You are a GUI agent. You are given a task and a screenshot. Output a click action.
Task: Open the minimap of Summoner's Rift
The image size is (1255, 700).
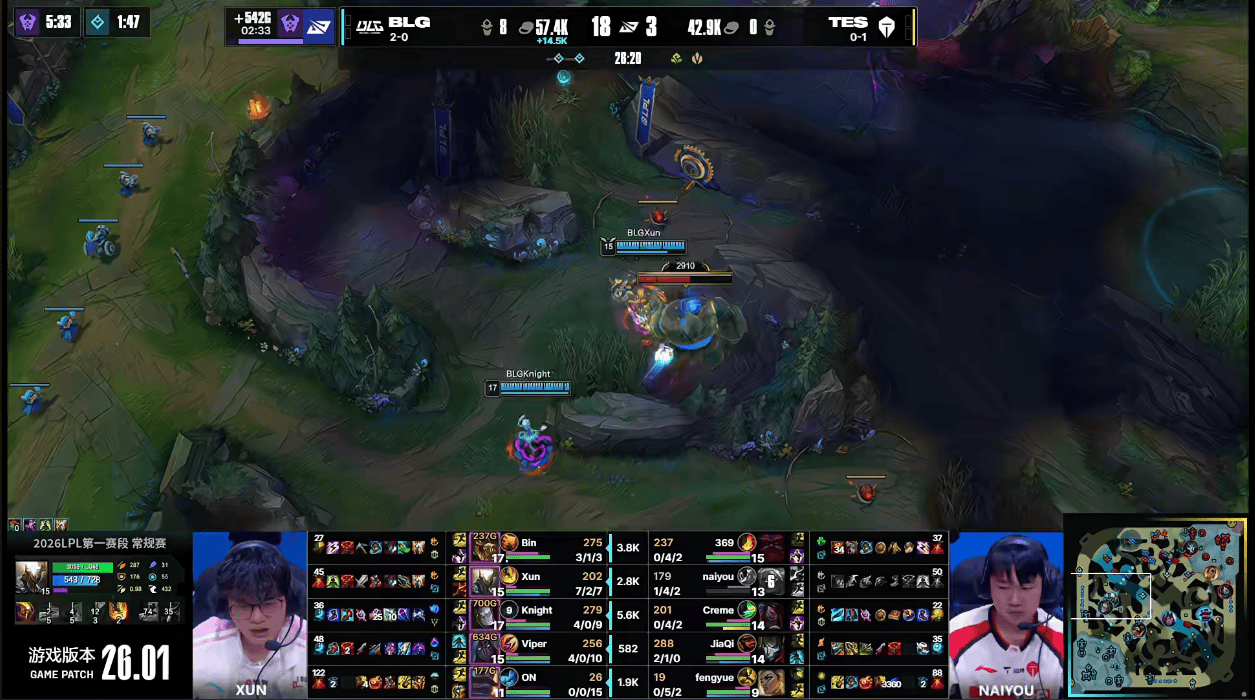(1158, 606)
